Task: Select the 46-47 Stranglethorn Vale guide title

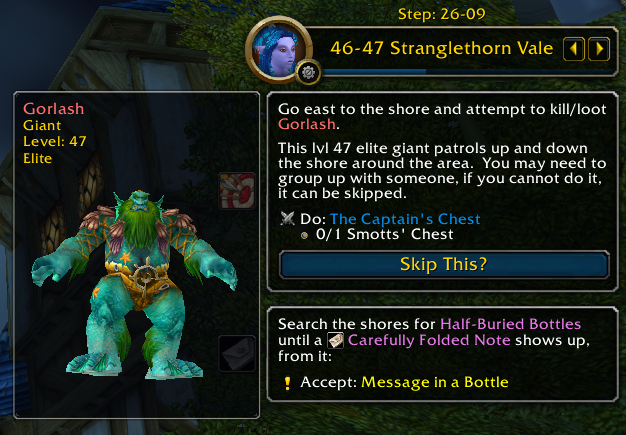Action: [441, 48]
